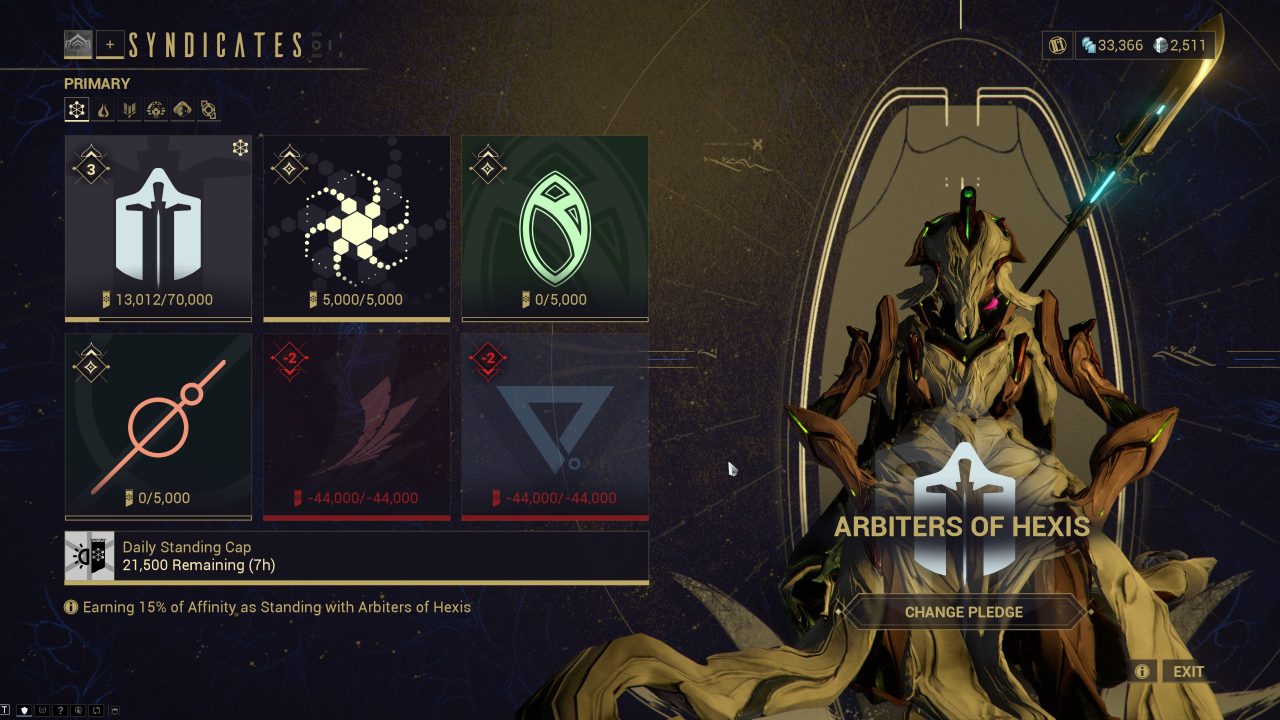
Task: View the New Loka syndicate standing
Action: (555, 225)
